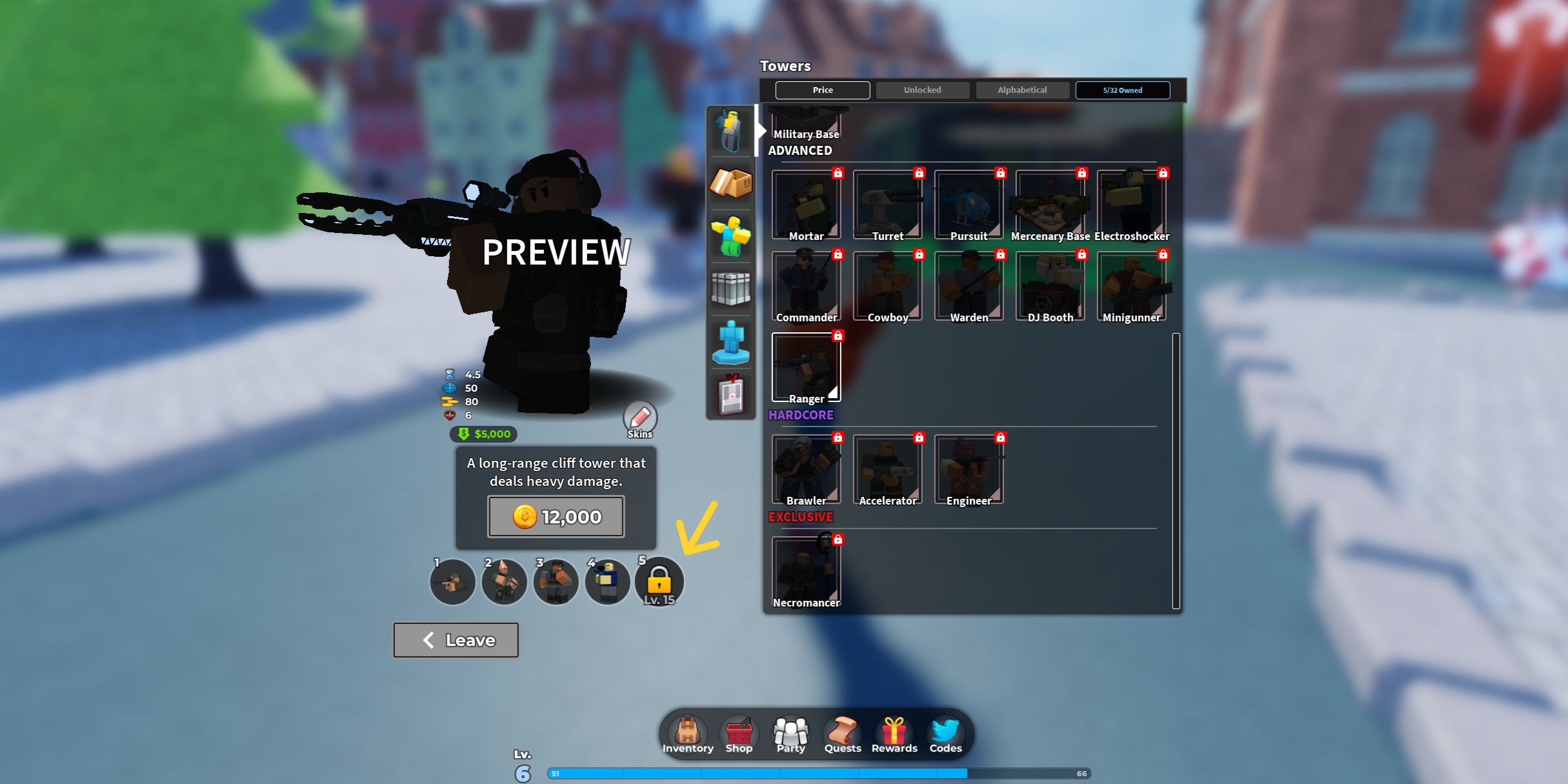Toggle the 5/32 Owned filter
The height and width of the screenshot is (784, 1568).
pyautogui.click(x=1123, y=90)
